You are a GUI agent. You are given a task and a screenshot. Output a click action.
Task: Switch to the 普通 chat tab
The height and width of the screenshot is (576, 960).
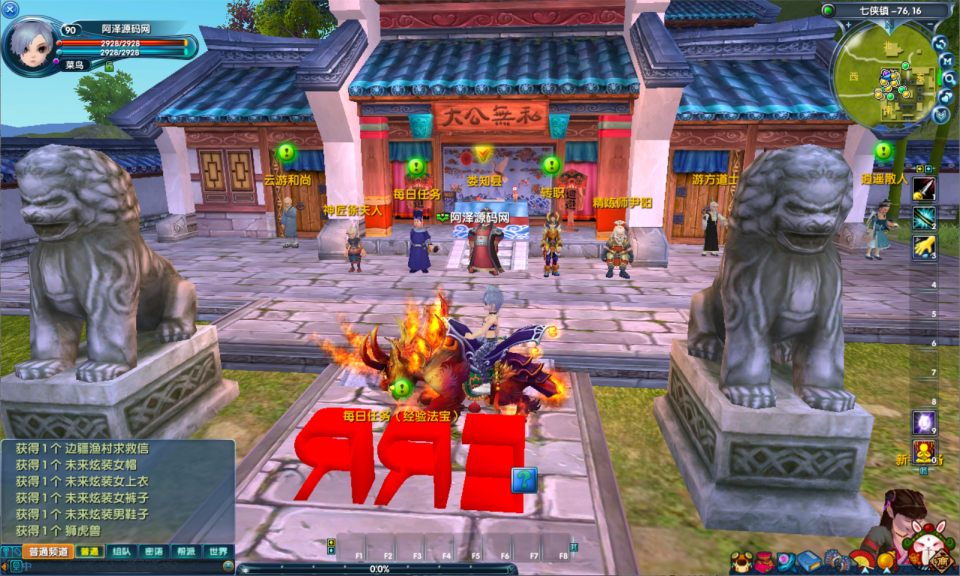[90, 551]
